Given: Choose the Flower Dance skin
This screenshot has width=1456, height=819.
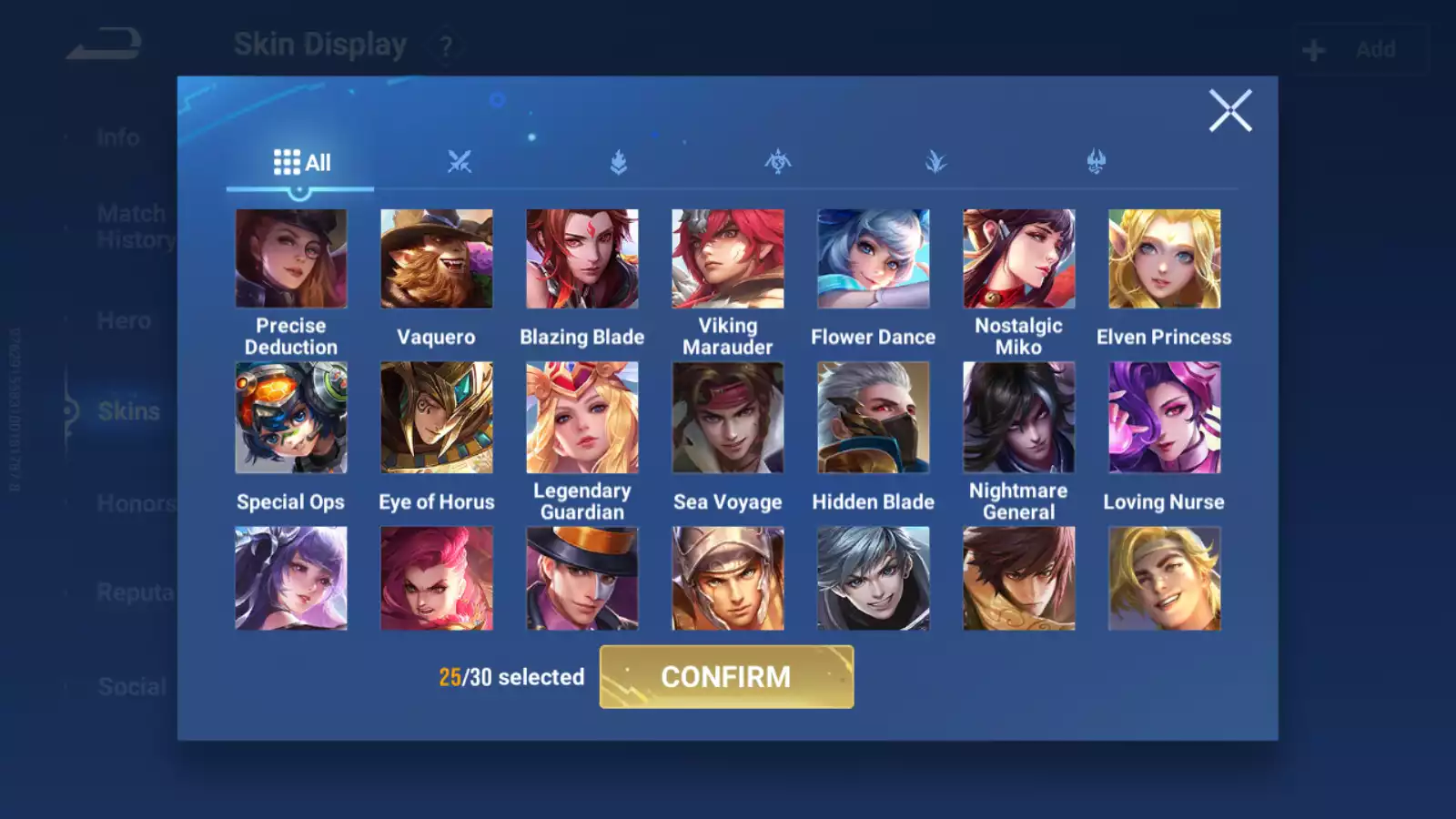Looking at the screenshot, I should 874,259.
